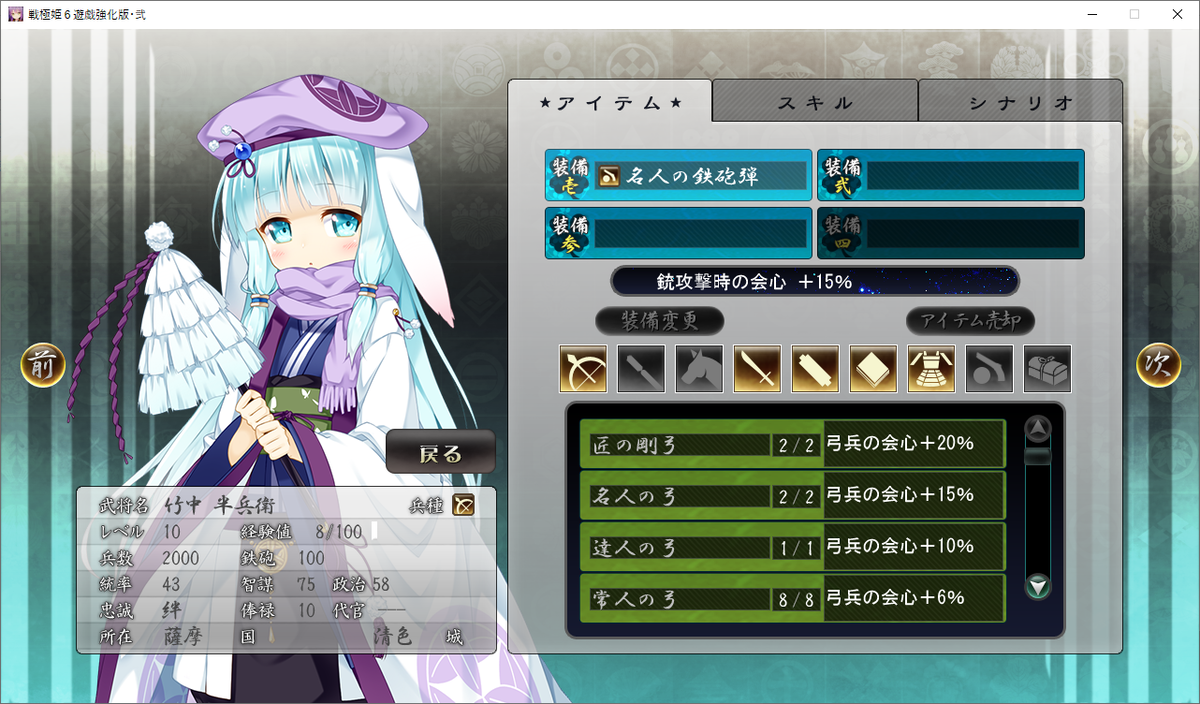Go back with the 戻る button

[x=440, y=453]
